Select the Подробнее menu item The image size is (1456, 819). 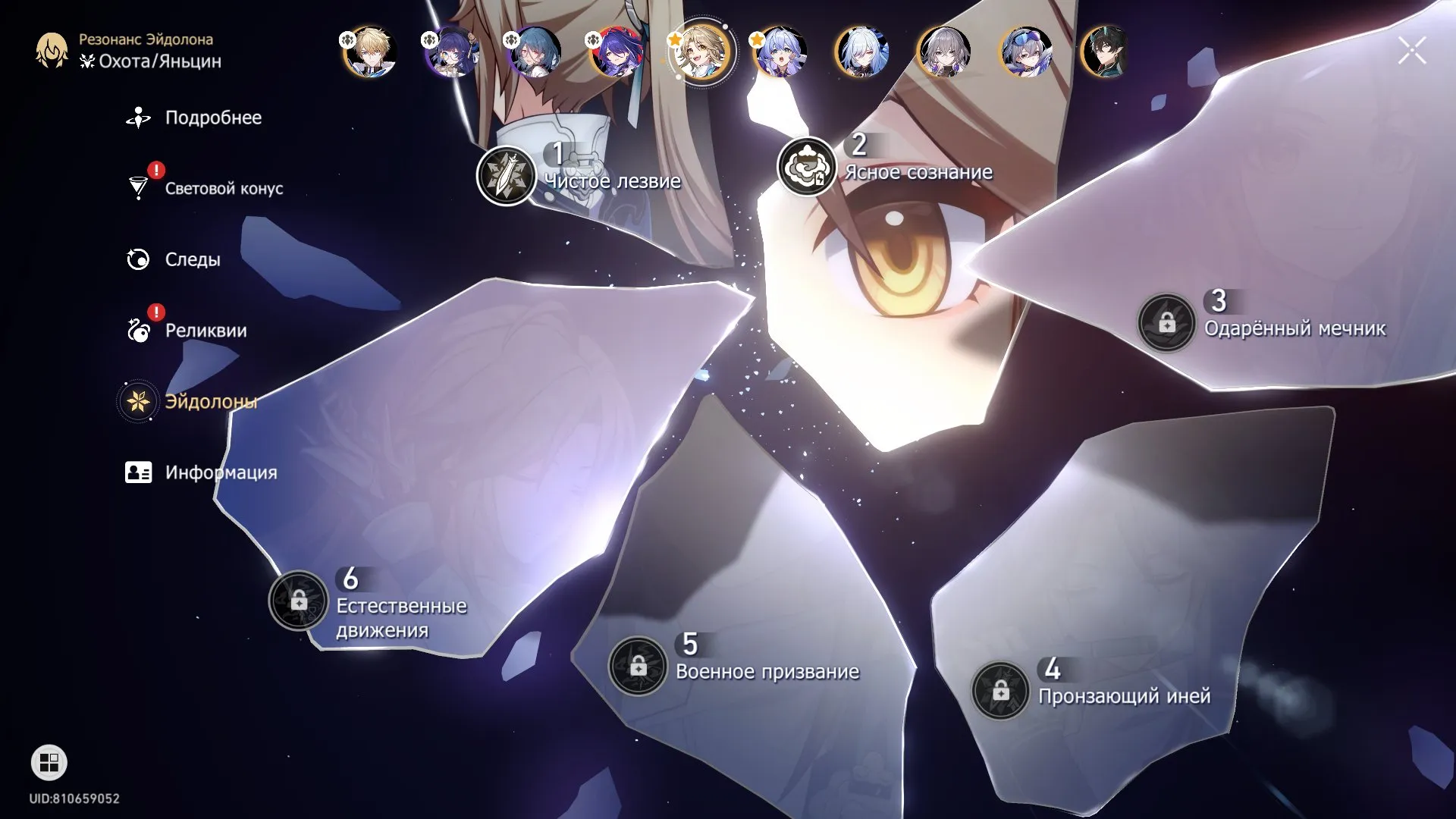137,117
